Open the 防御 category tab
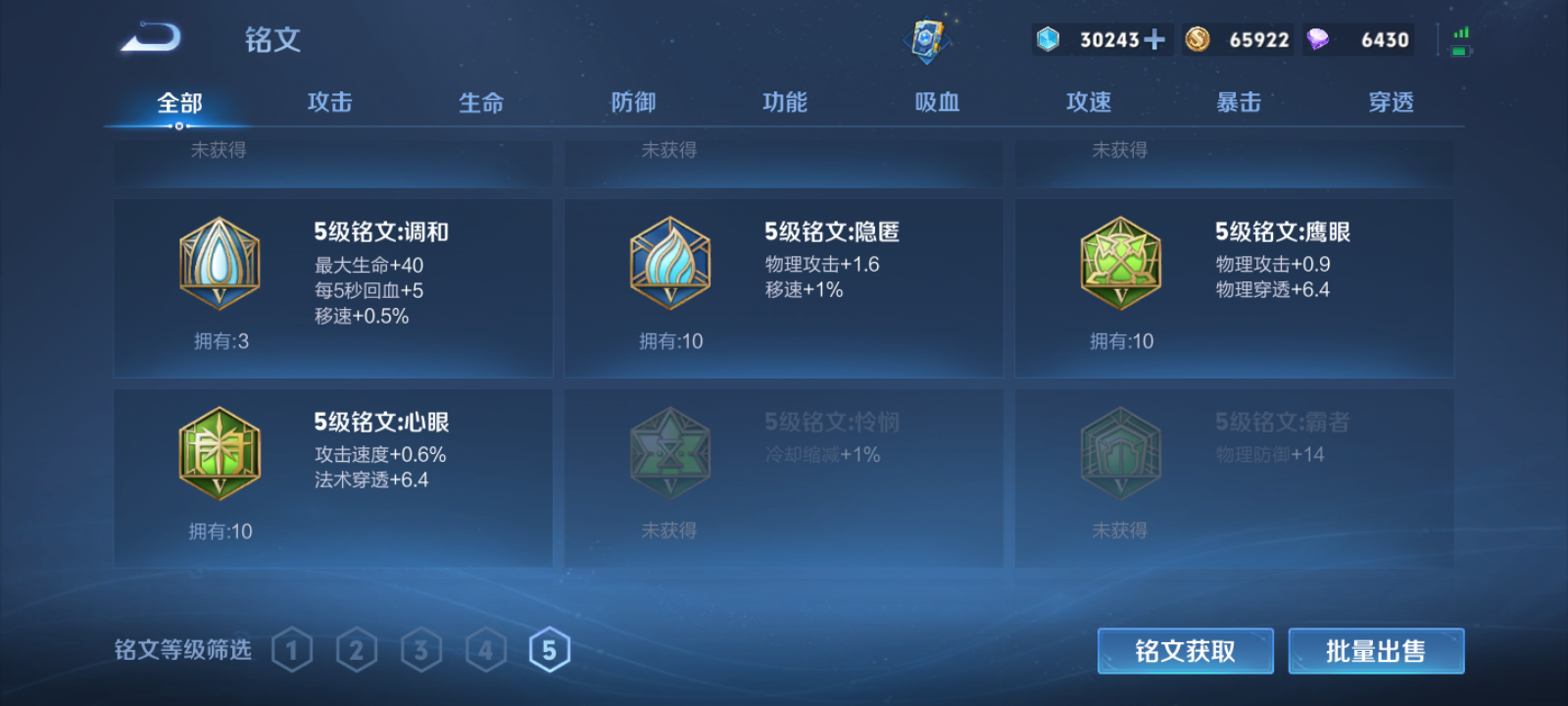Screen dimensions: 1568x706 click(632, 101)
